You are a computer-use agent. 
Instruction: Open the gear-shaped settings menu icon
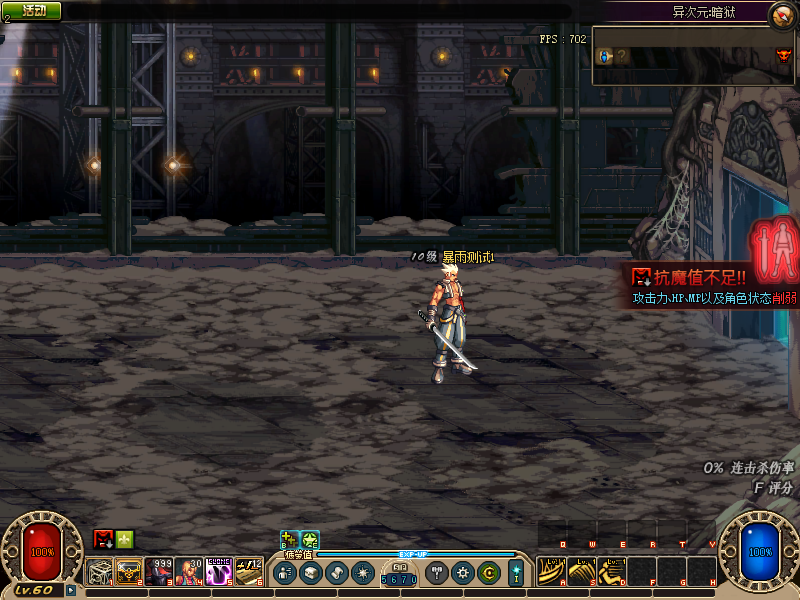[462, 573]
